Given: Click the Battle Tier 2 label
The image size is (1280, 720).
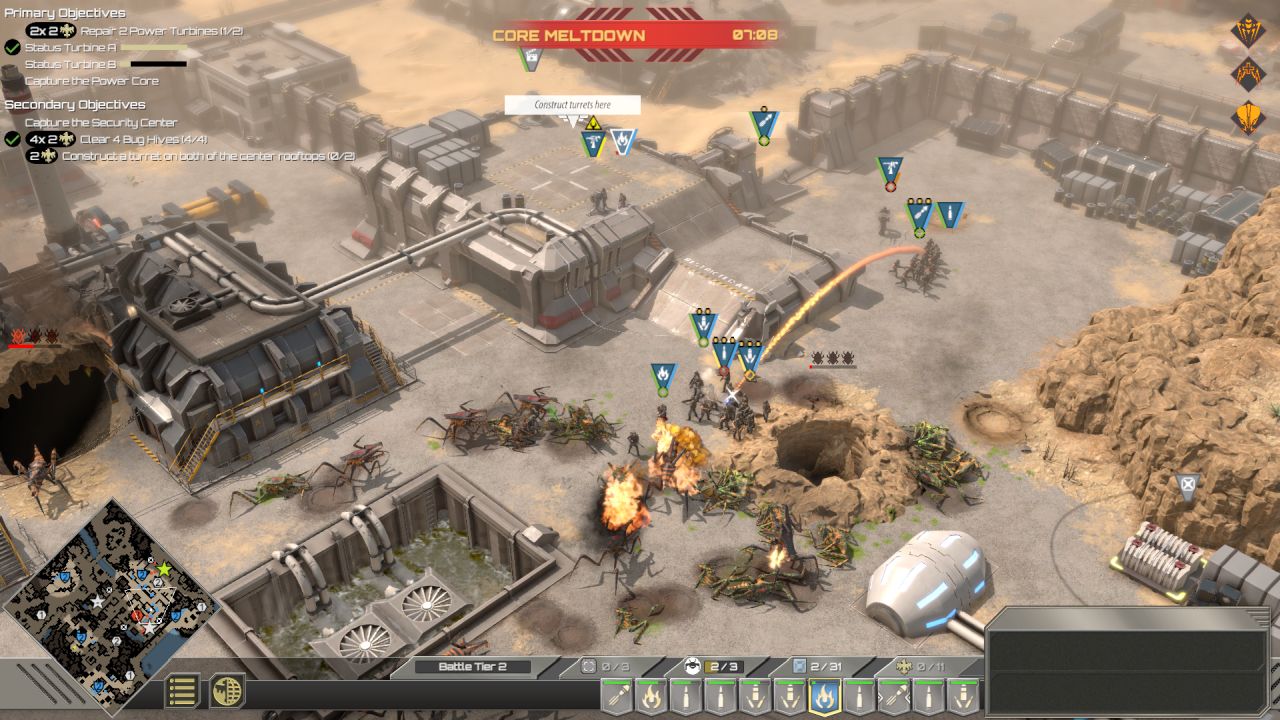Looking at the screenshot, I should coord(472,667).
